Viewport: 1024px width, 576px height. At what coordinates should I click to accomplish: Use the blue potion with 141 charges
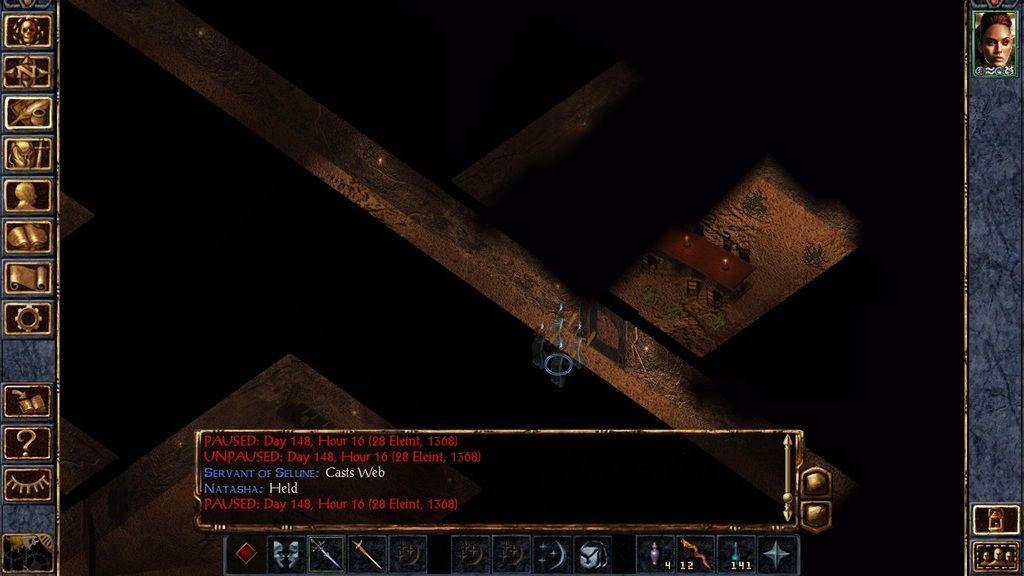pyautogui.click(x=737, y=552)
